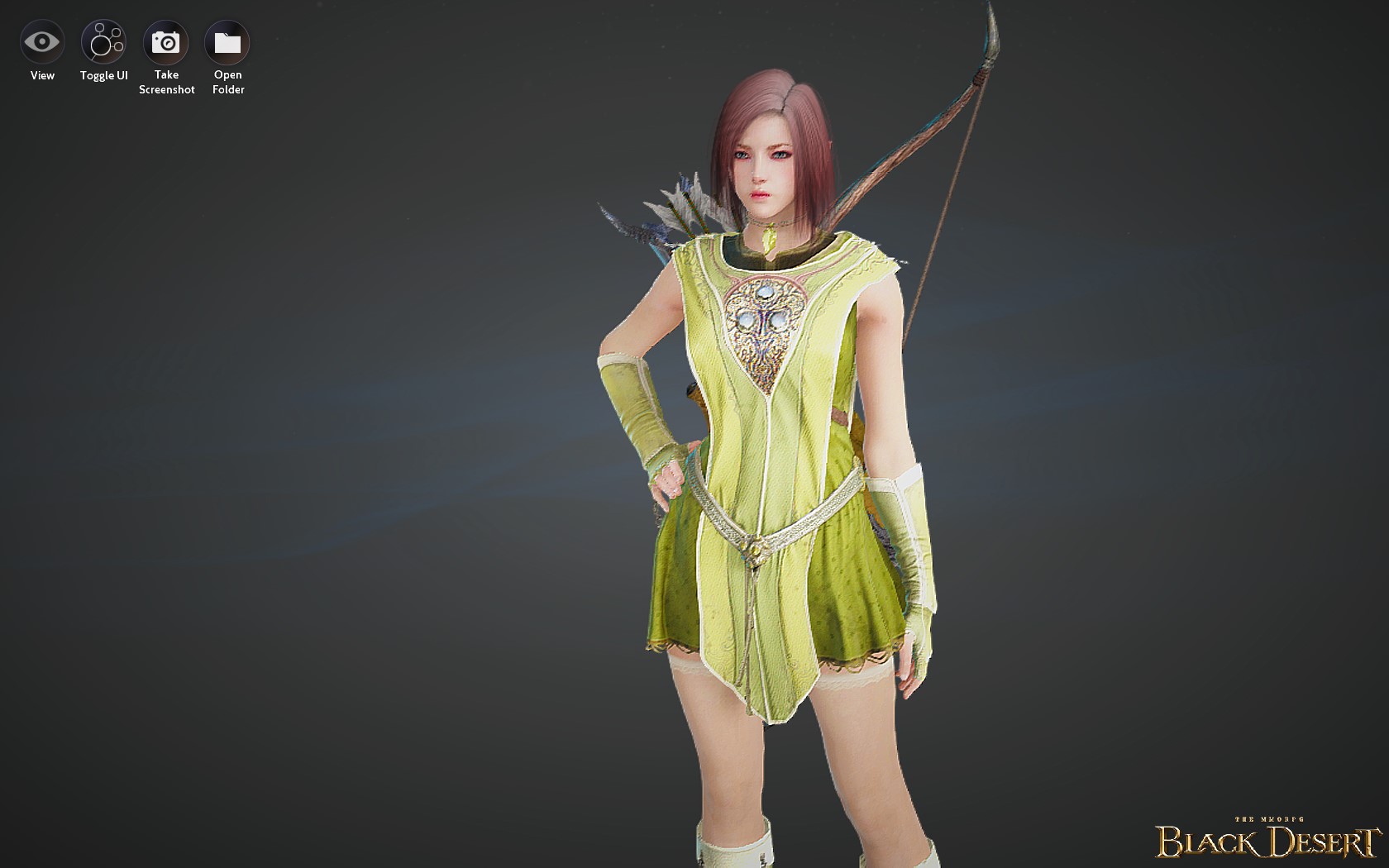Click the circles icon above Toggle UI label
Image resolution: width=1389 pixels, height=868 pixels.
pos(103,40)
